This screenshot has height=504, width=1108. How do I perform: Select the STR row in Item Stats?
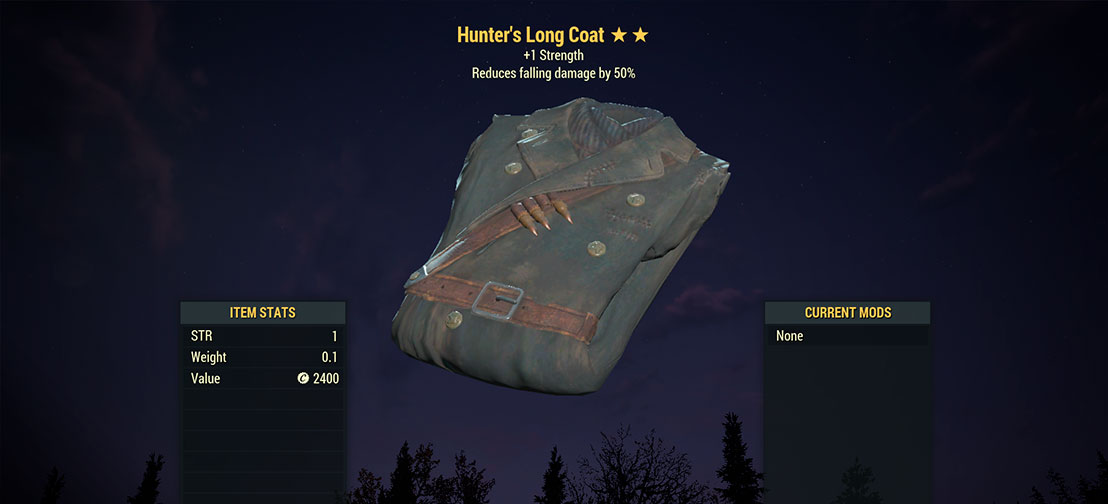(263, 336)
